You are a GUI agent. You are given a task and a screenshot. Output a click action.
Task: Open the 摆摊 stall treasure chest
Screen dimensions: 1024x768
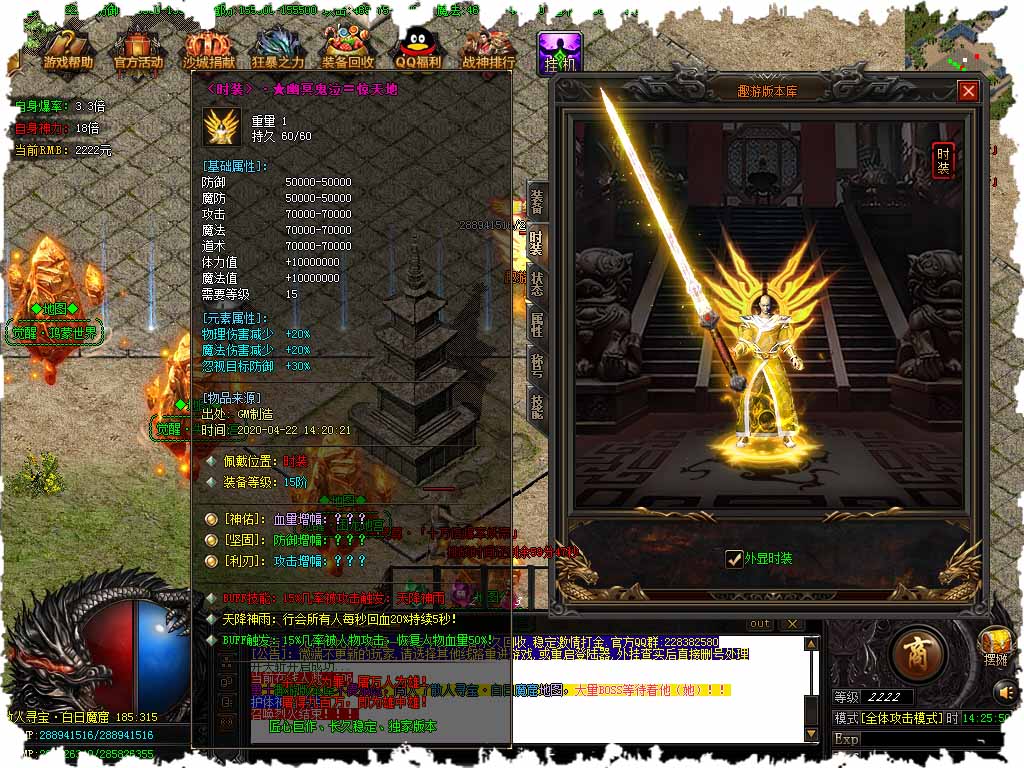tap(995, 645)
